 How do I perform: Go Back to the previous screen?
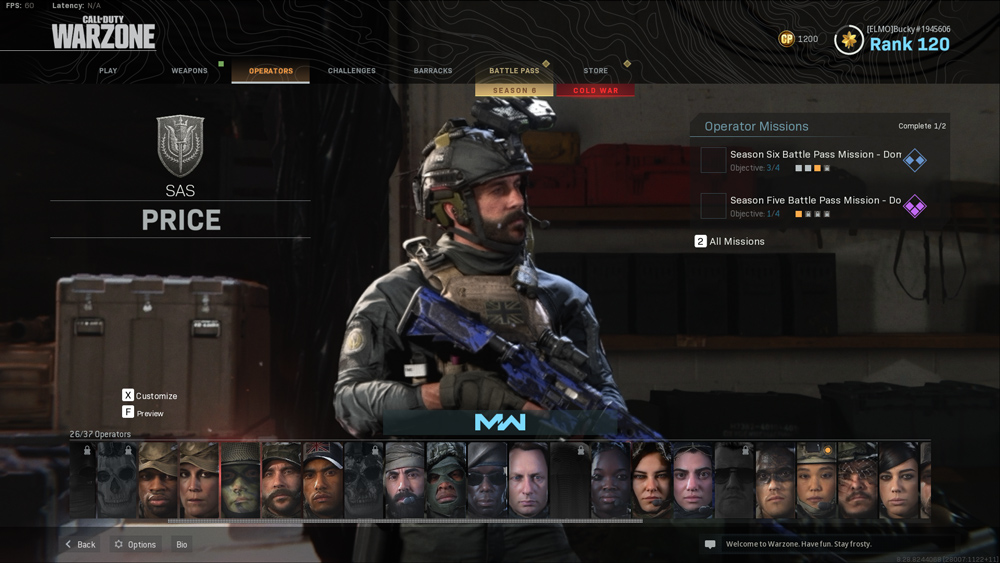80,545
